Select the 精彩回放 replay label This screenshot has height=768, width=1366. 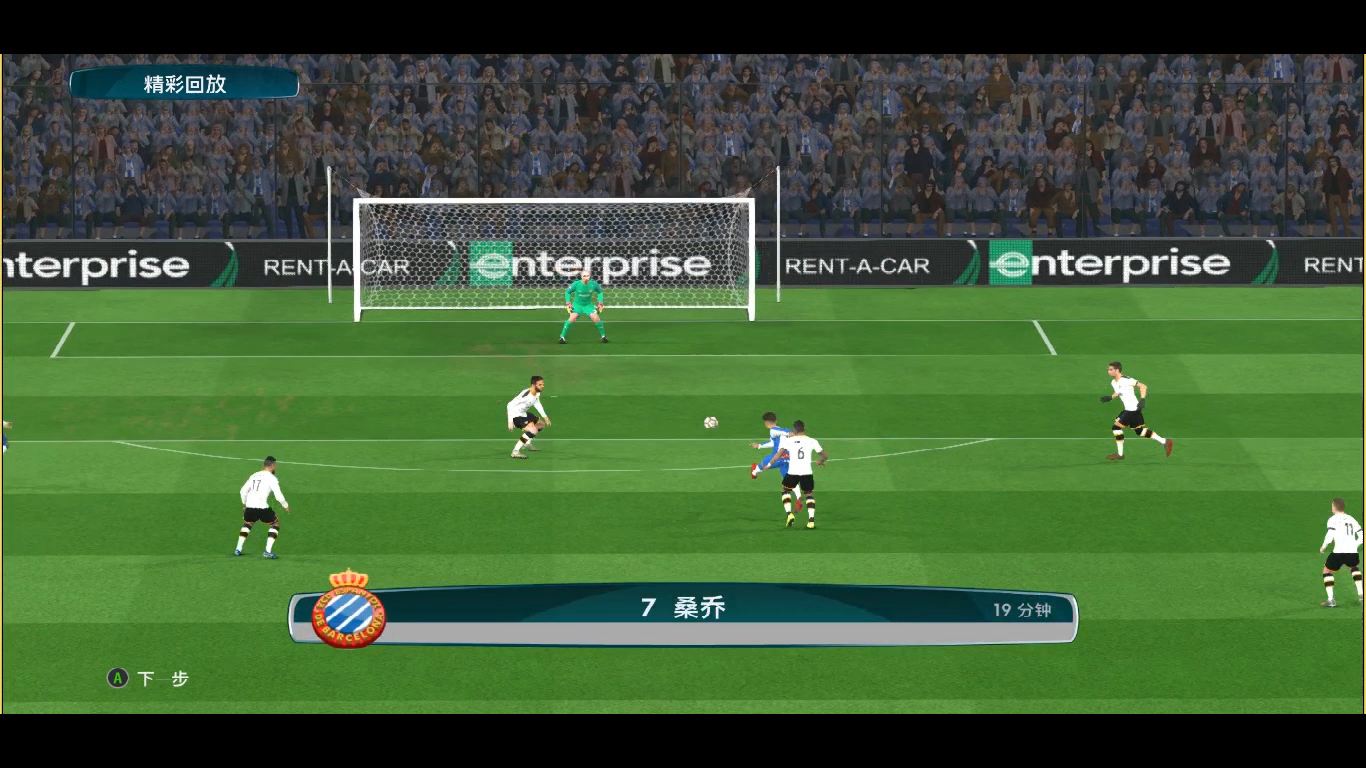tap(185, 84)
